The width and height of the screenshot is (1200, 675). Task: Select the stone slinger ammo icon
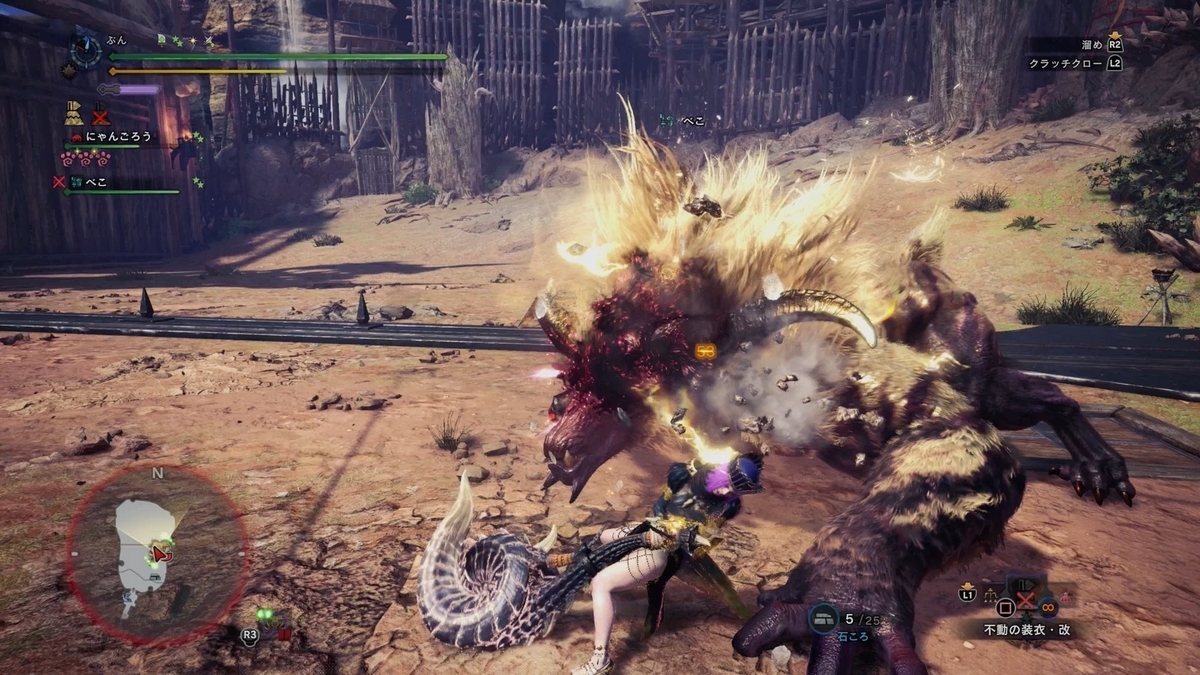(823, 619)
